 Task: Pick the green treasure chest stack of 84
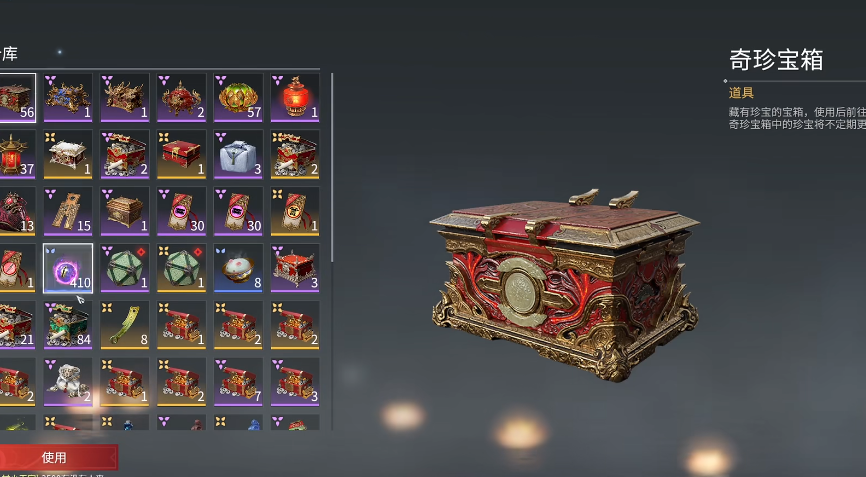pyautogui.click(x=68, y=325)
